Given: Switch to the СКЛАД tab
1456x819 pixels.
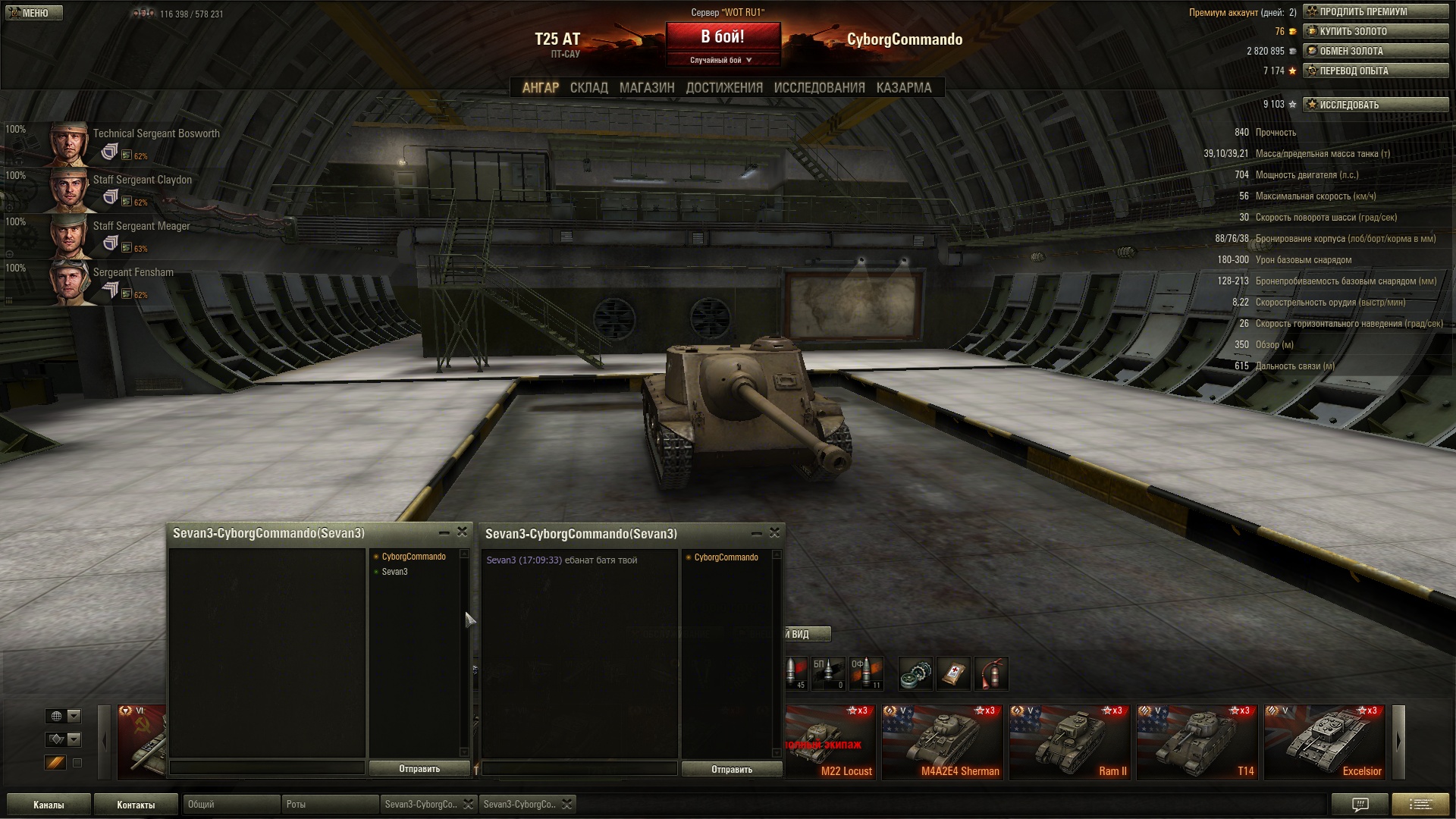Looking at the screenshot, I should coord(588,88).
